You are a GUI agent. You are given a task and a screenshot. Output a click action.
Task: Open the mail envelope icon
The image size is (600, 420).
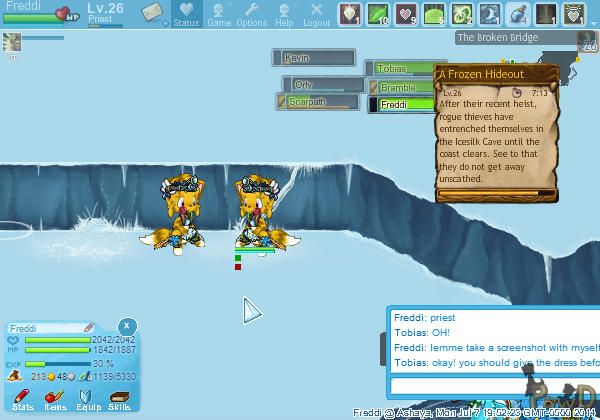152,14
